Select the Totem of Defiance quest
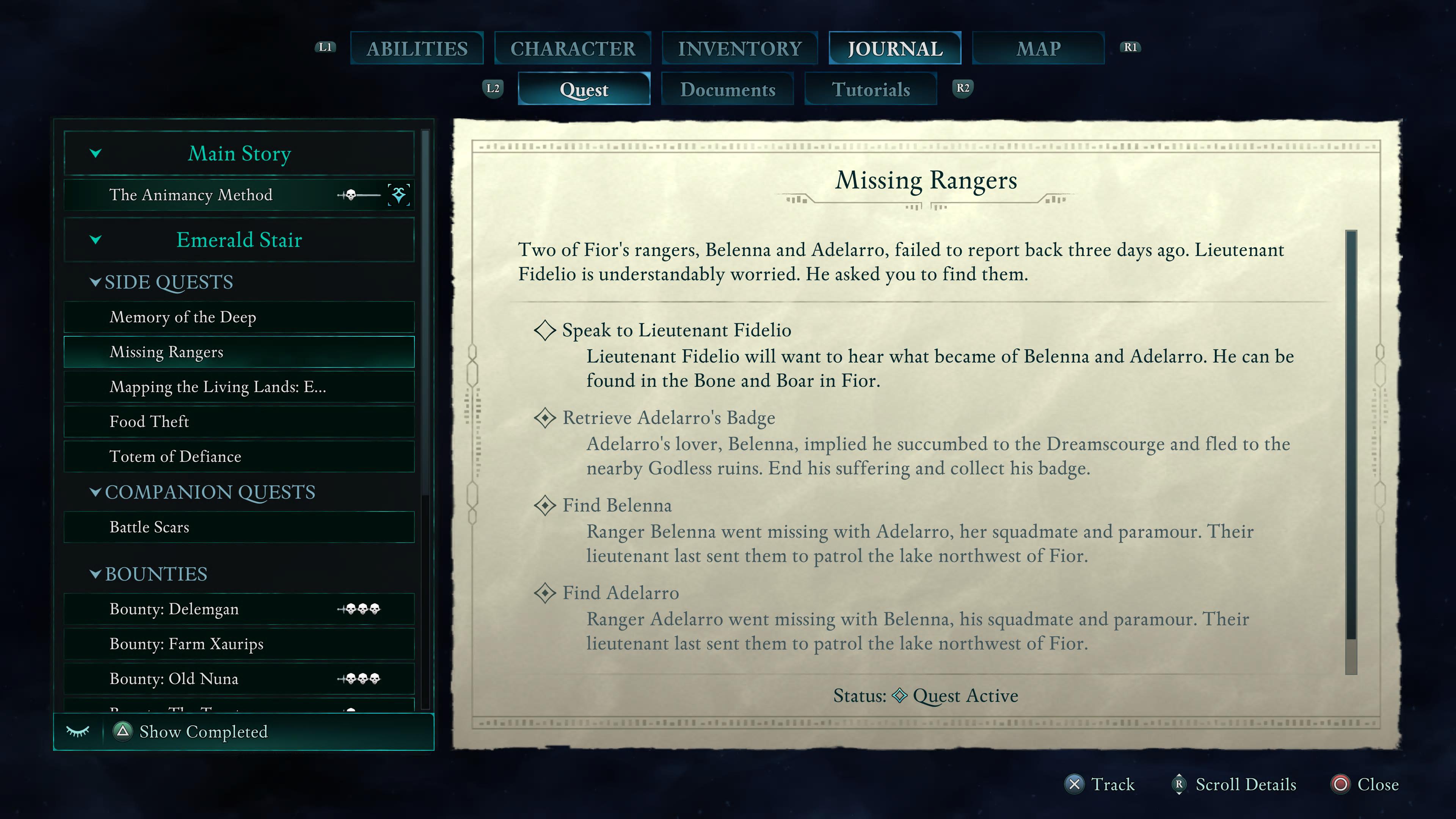 [x=175, y=457]
